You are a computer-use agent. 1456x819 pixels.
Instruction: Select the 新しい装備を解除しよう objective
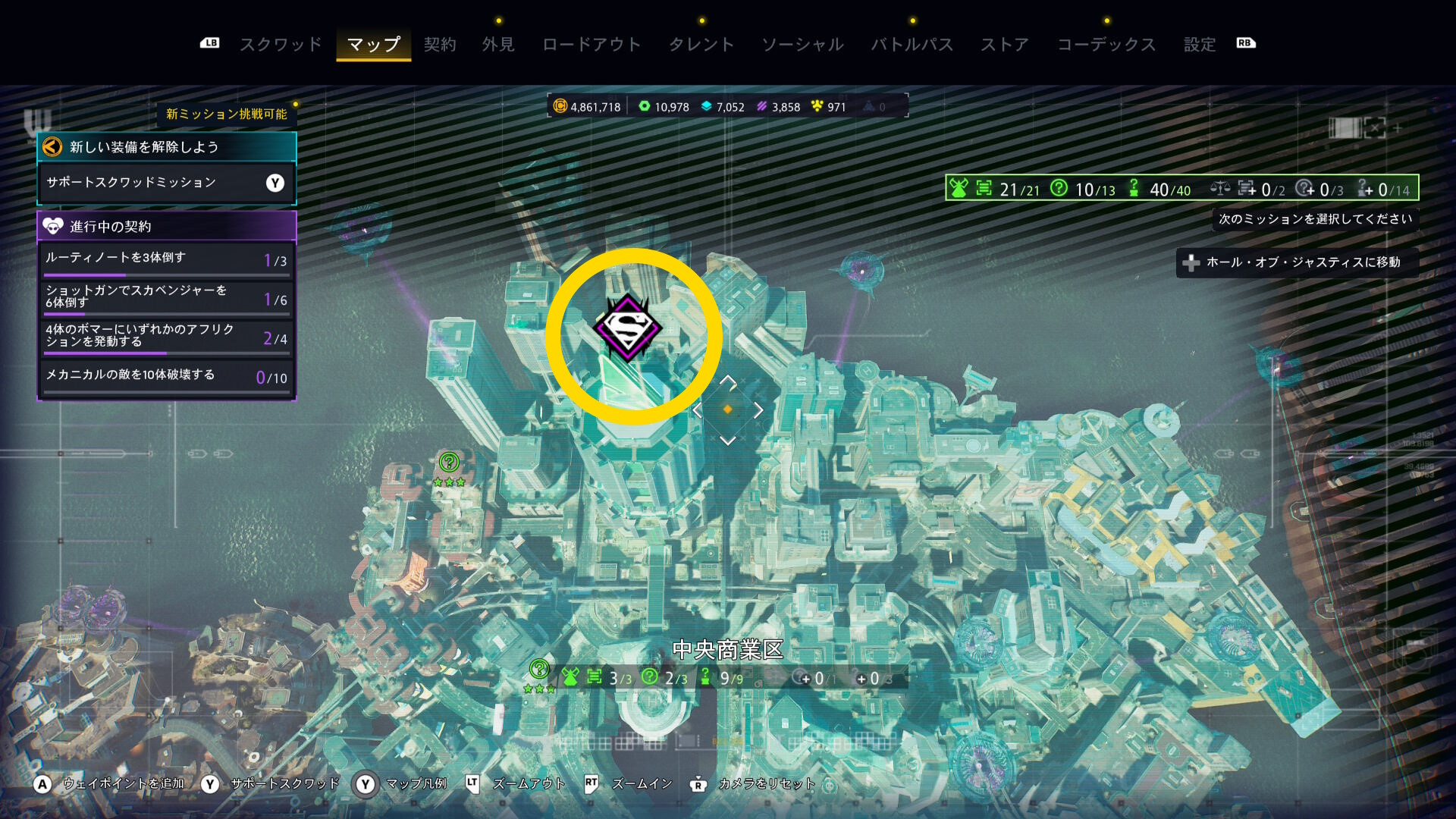pyautogui.click(x=167, y=147)
